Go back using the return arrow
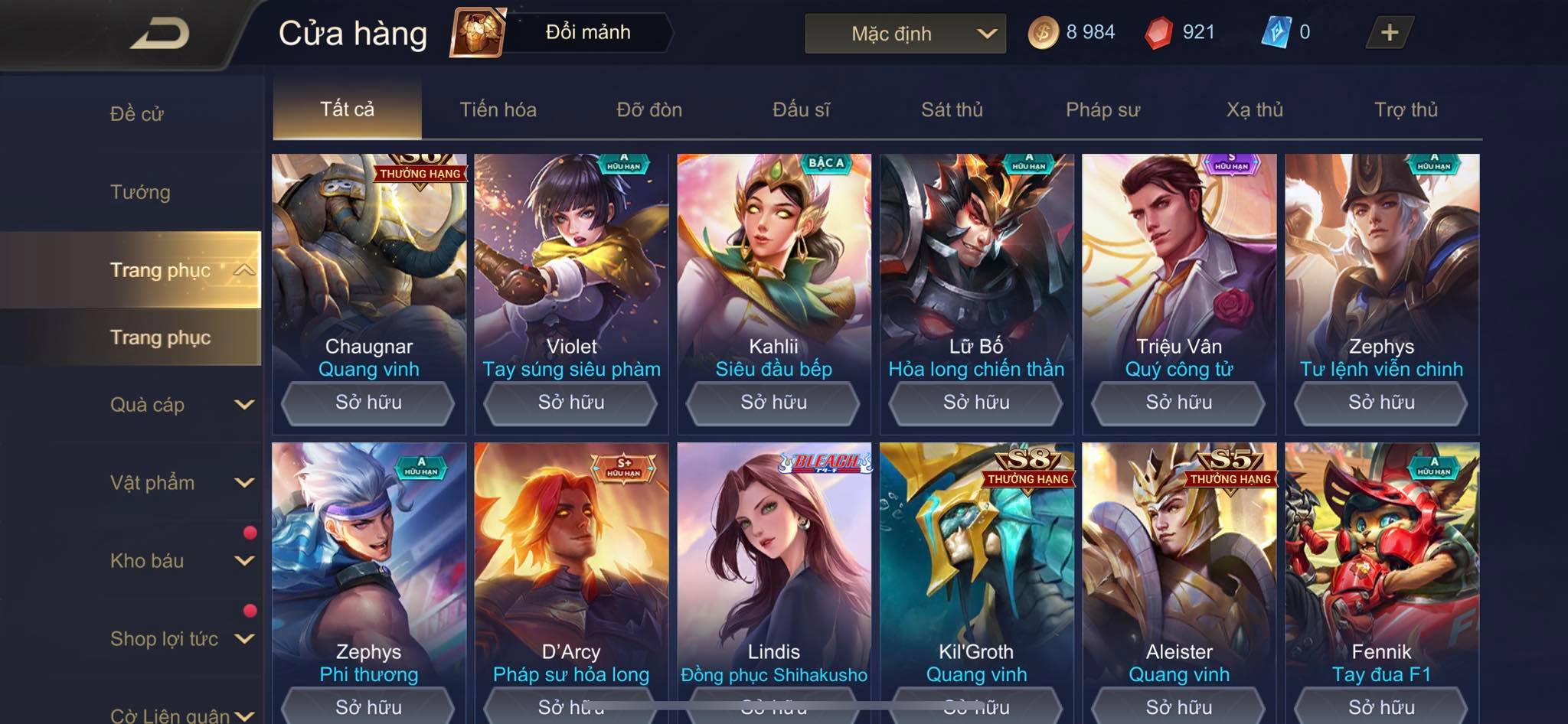Viewport: 1568px width, 724px height. pyautogui.click(x=161, y=34)
